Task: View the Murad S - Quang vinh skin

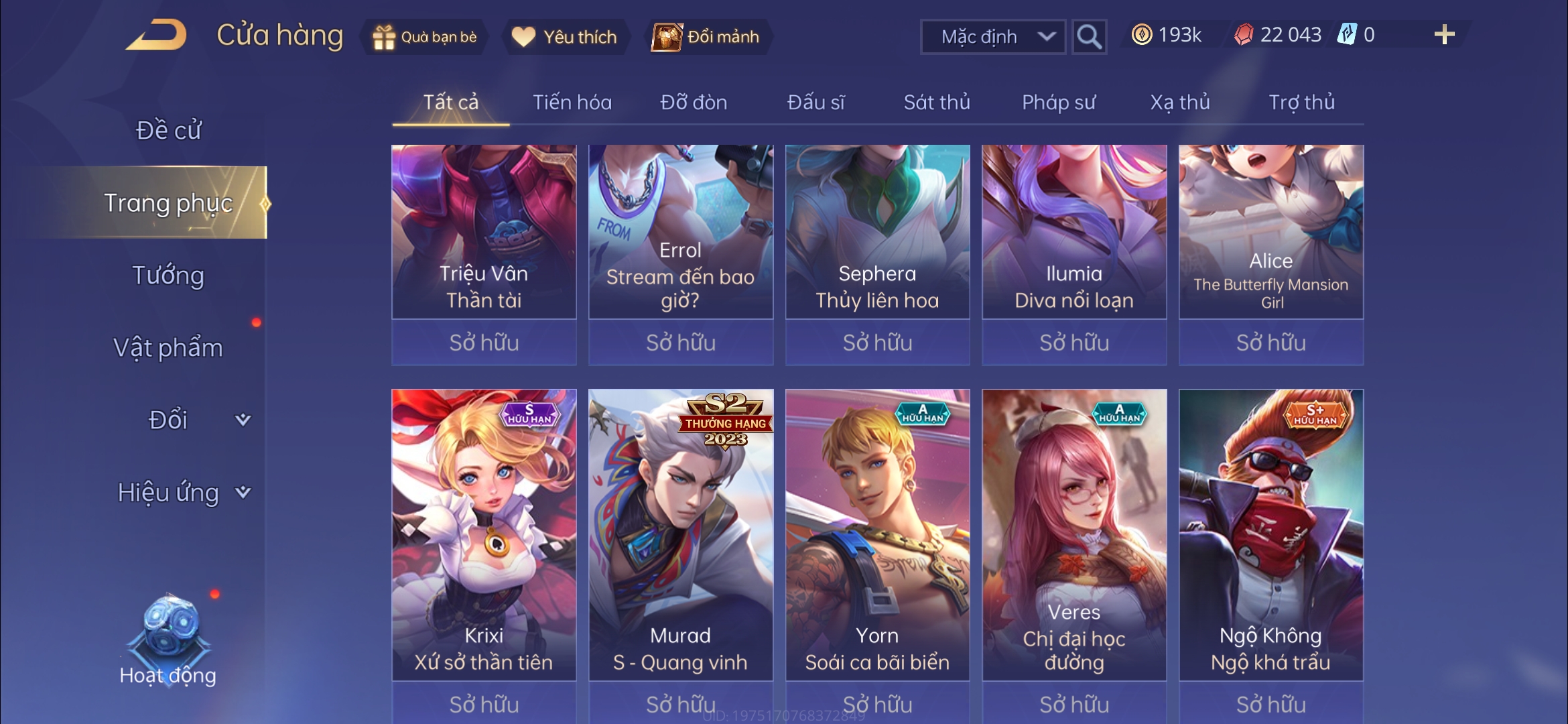Action: (681, 536)
